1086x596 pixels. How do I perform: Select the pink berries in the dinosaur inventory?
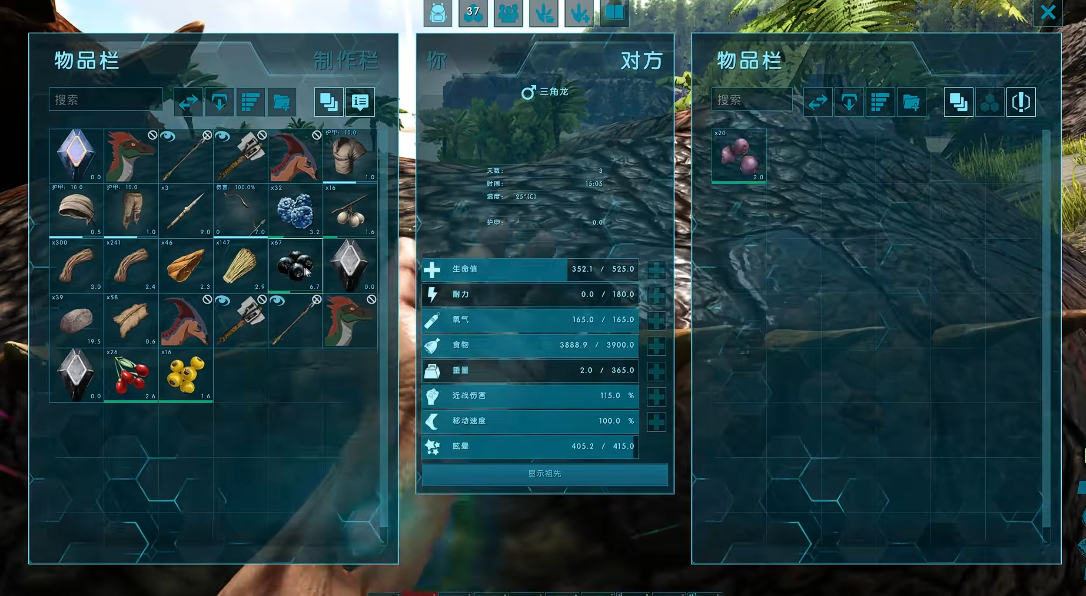[x=739, y=155]
